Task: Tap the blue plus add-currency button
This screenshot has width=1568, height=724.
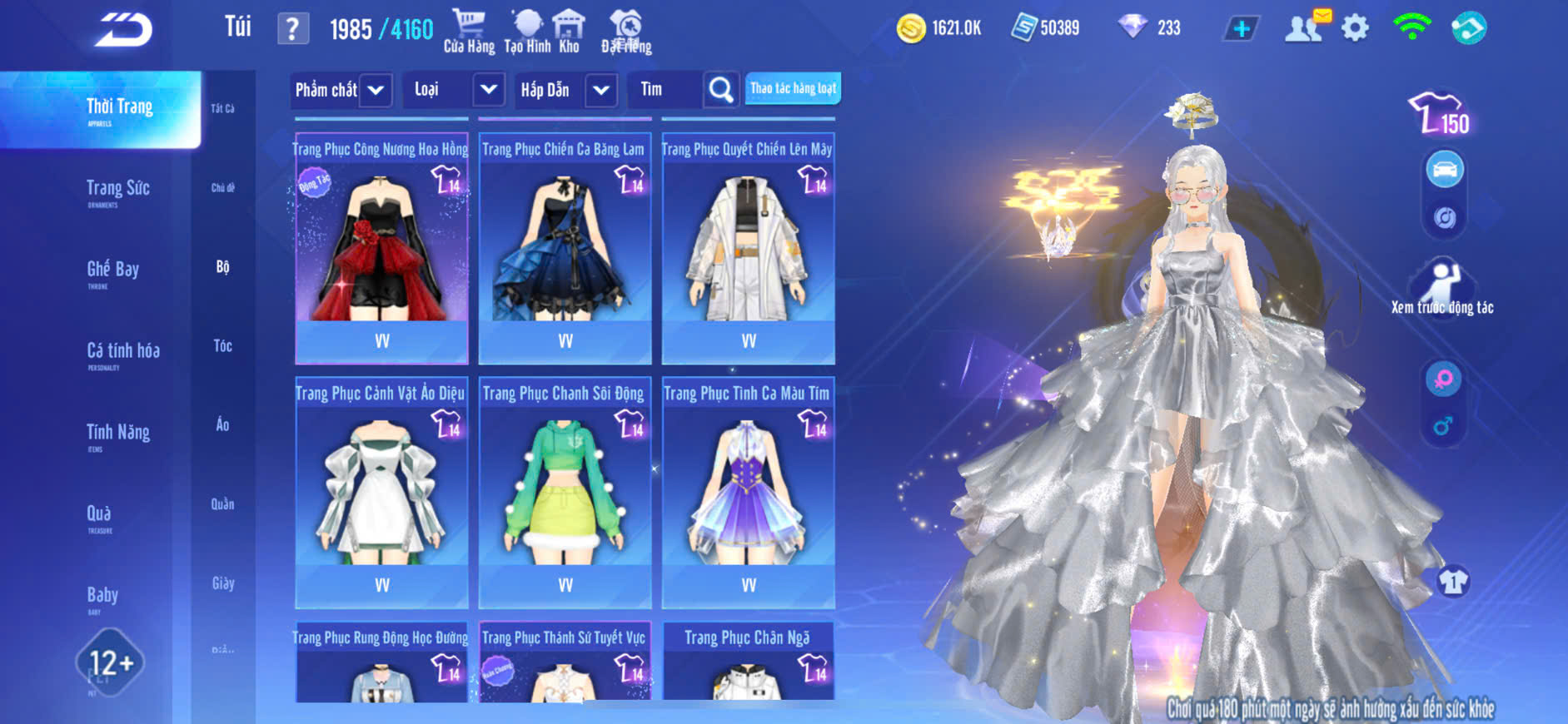Action: [1241, 28]
